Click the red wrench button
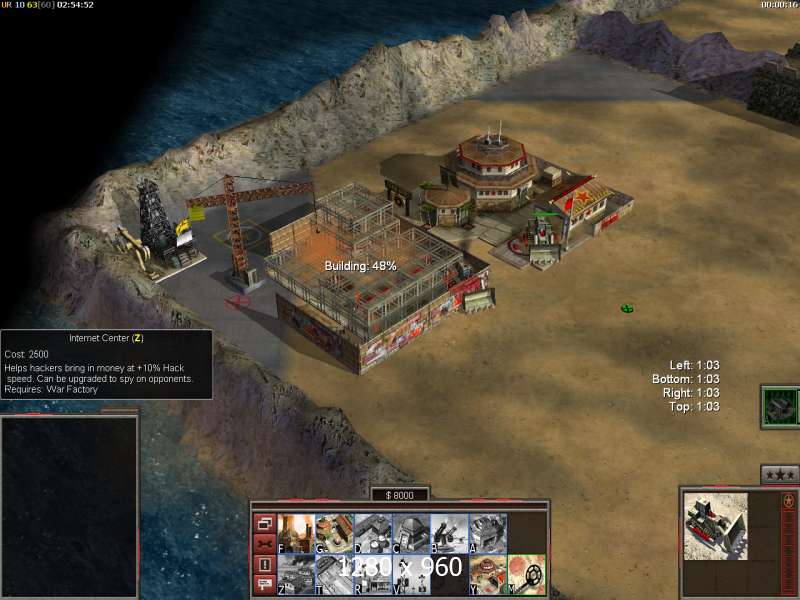800x600 pixels. [x=264, y=544]
